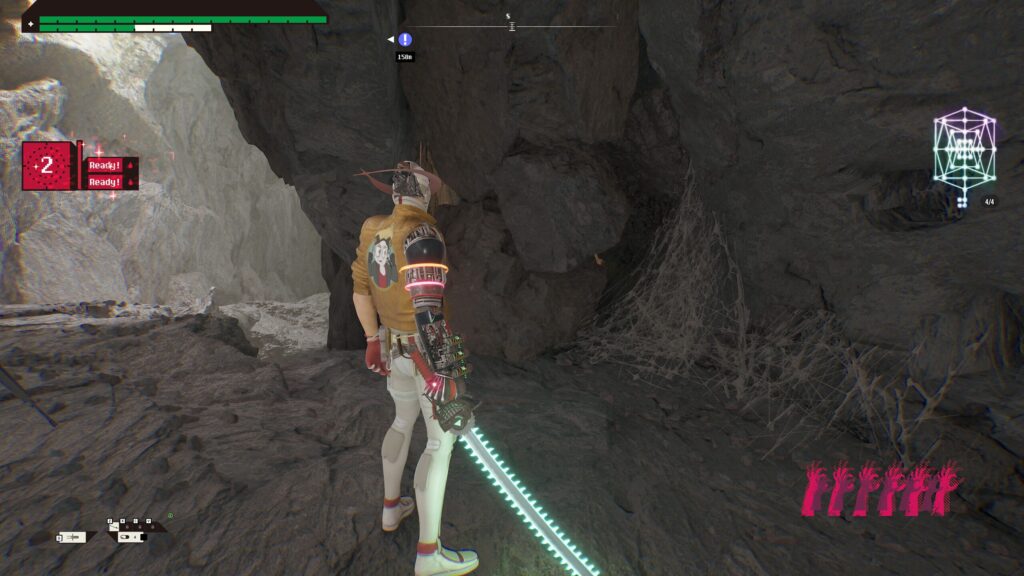
Task: Activate the lower Ready! skill
Action: 105,182
